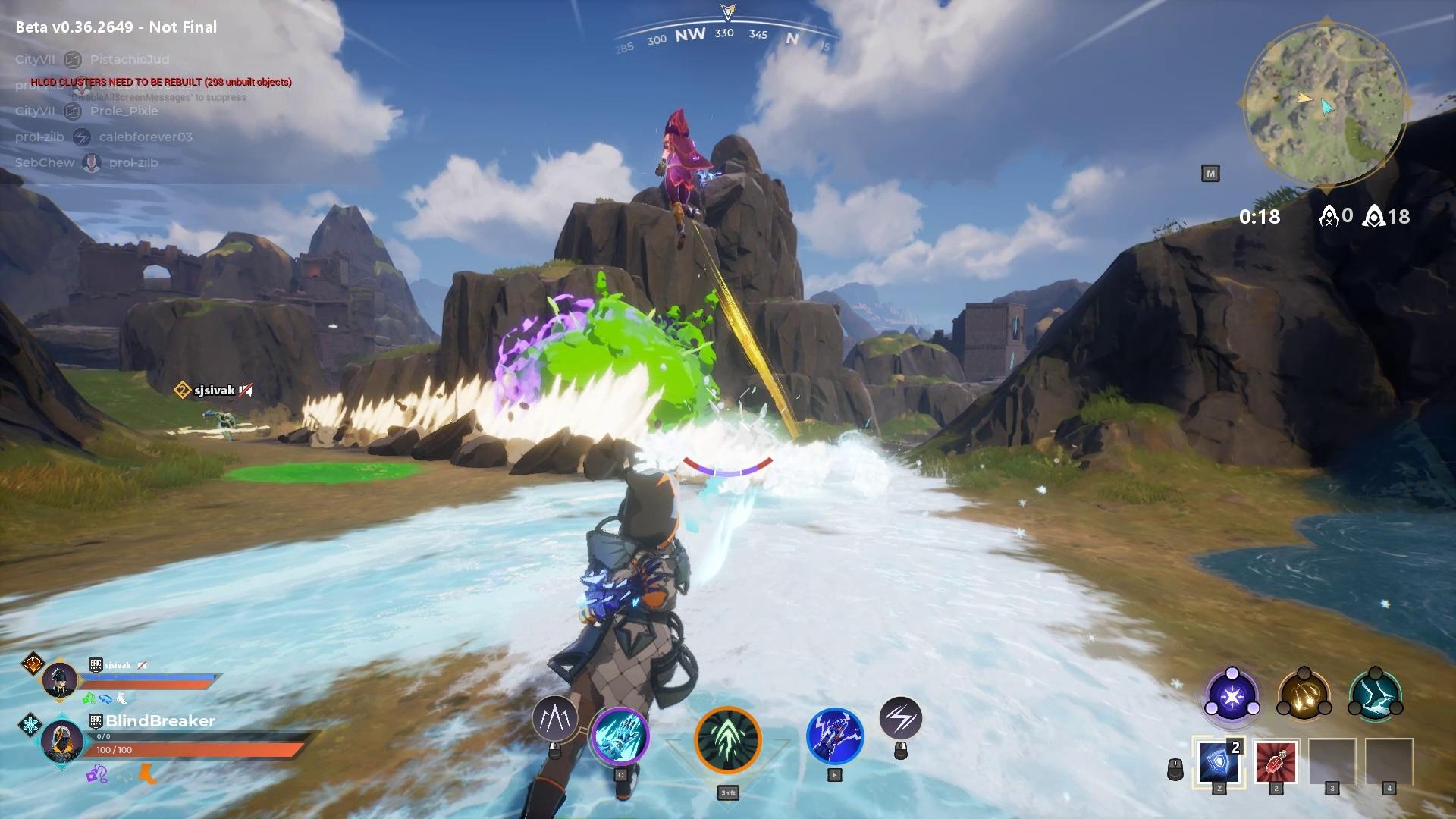1456x819 pixels.
Task: Use the lightning gauntlet ability
Action: (x=835, y=736)
